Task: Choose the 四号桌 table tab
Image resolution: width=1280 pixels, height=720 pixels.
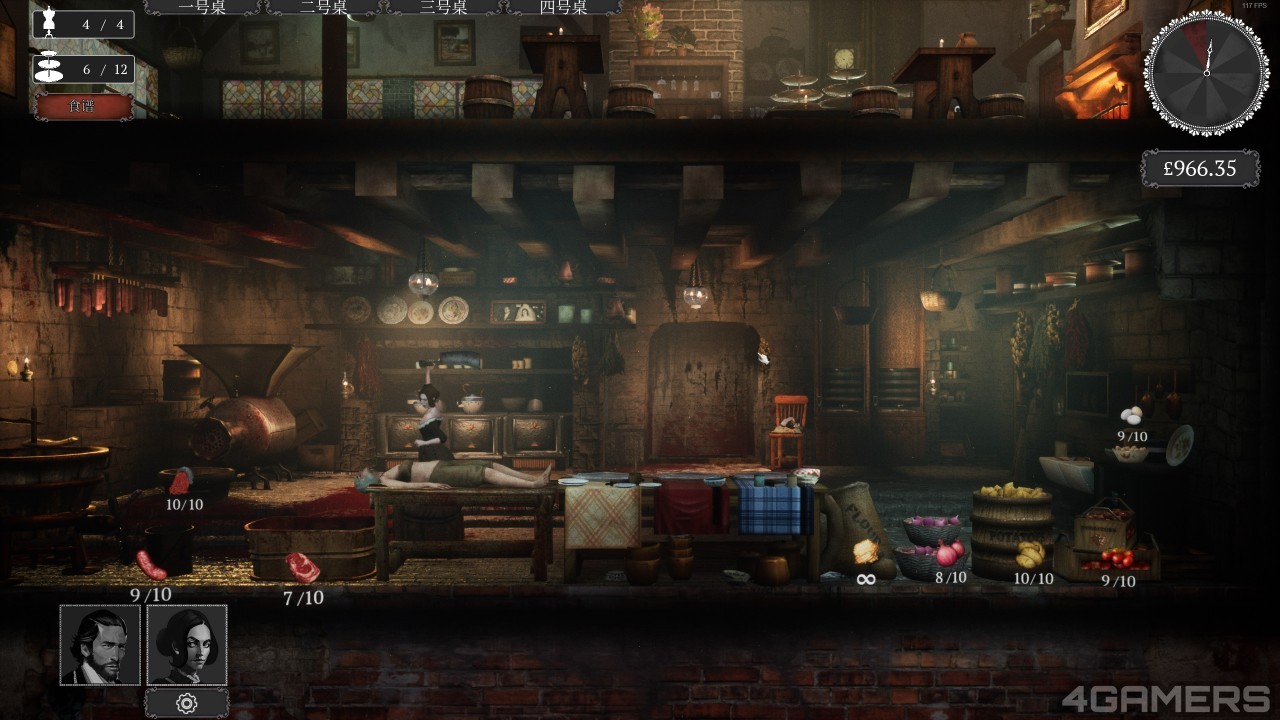Action: (562, 8)
